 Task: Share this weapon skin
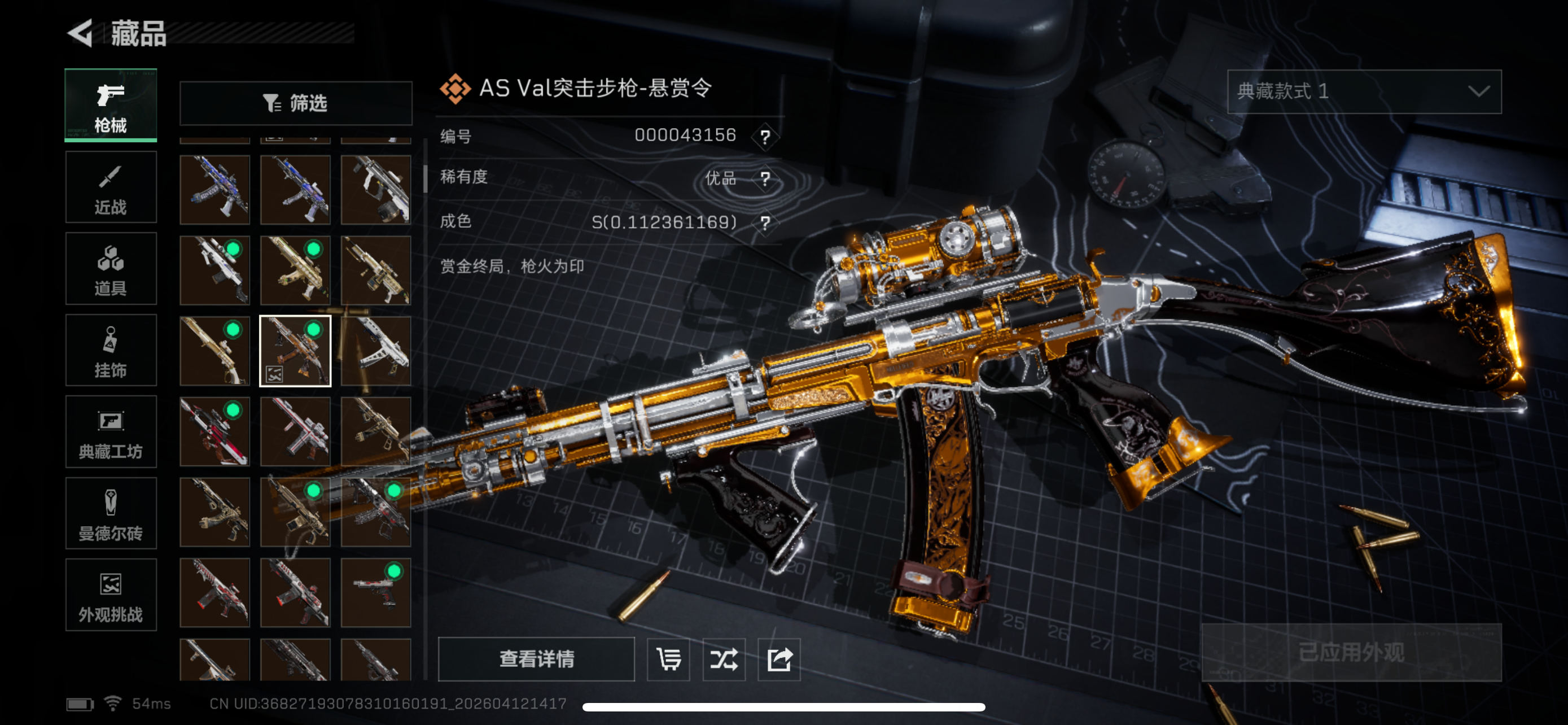pos(779,660)
